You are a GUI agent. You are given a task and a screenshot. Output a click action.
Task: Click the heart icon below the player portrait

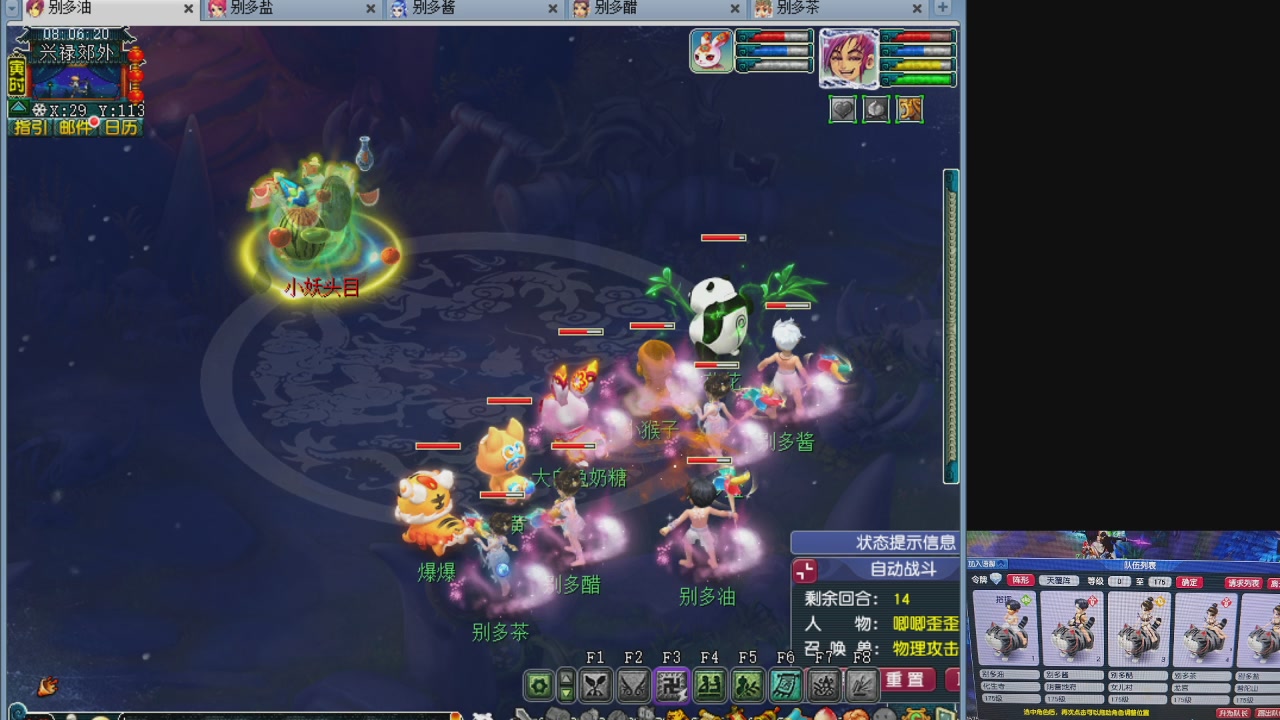(843, 109)
